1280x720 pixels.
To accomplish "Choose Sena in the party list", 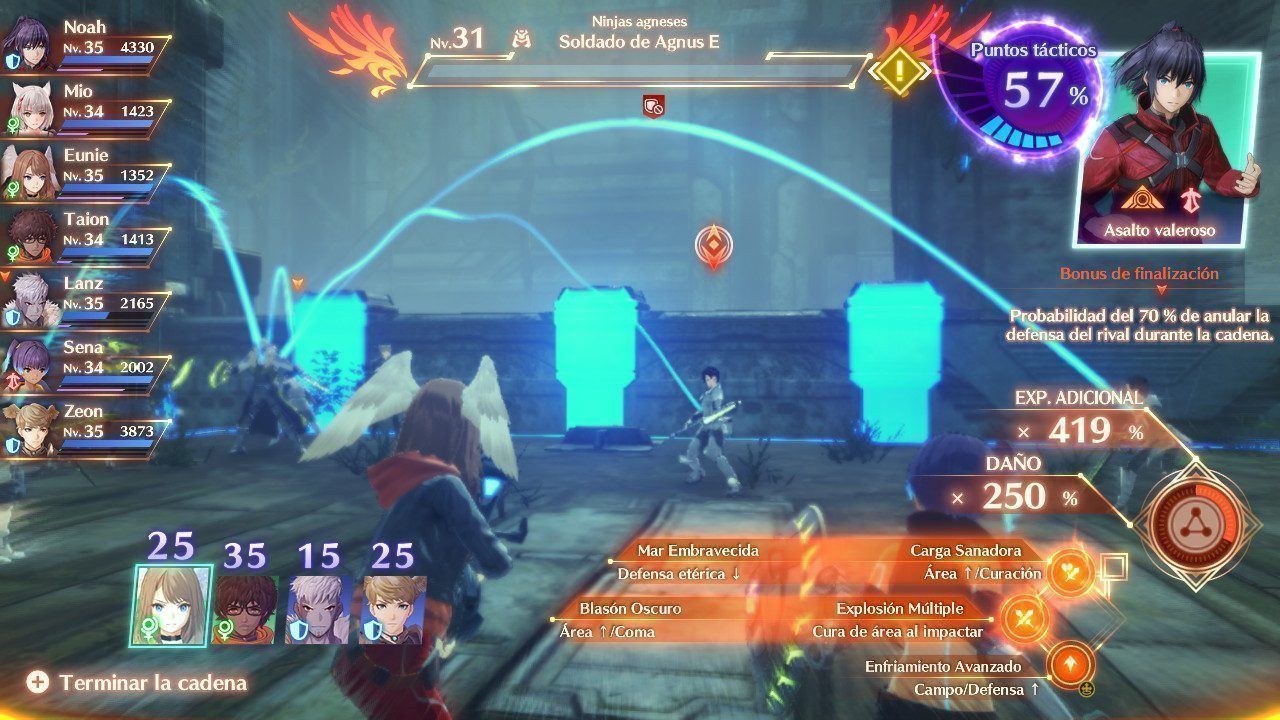I will 85,360.
